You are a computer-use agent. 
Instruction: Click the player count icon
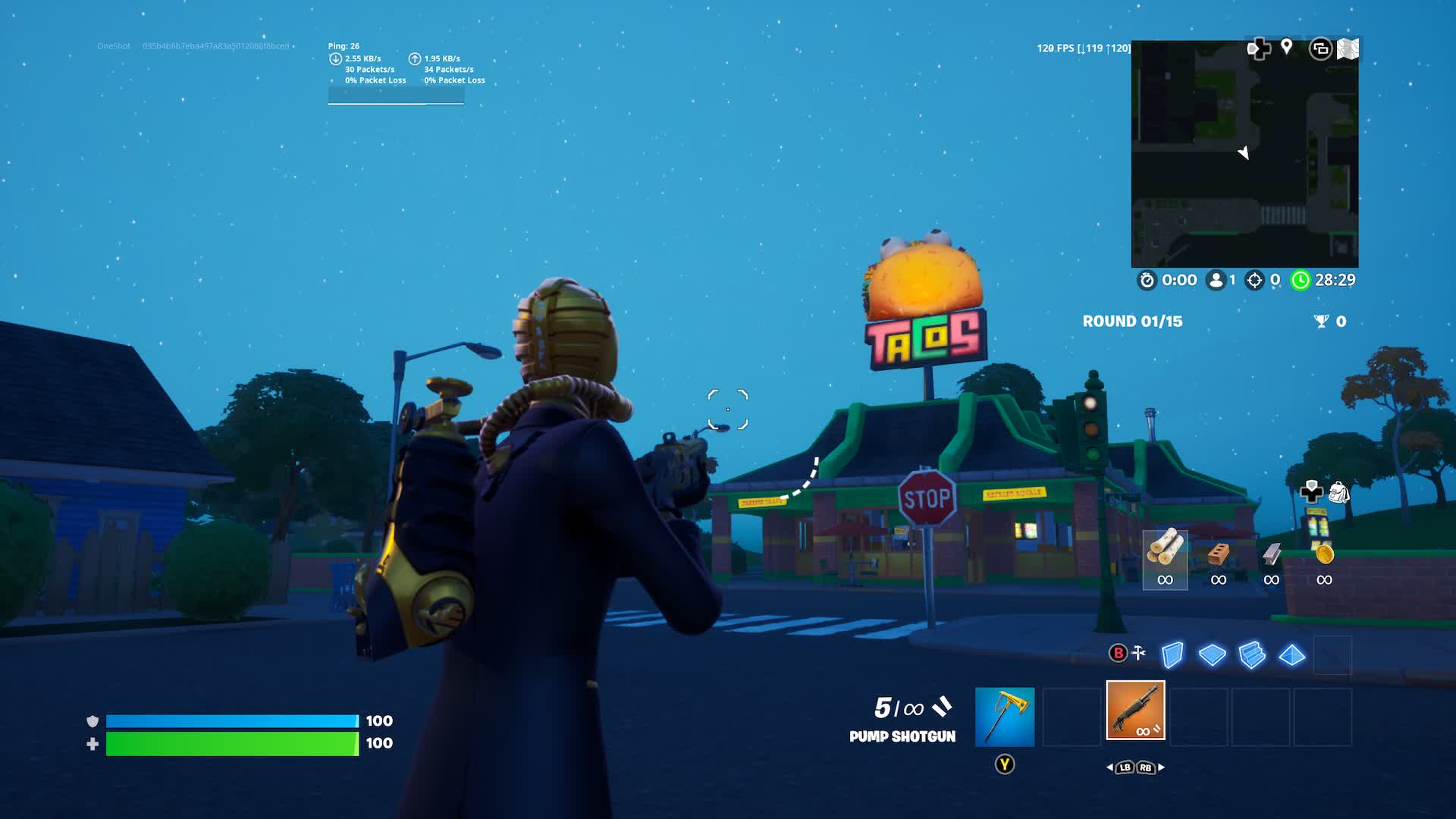(1214, 280)
